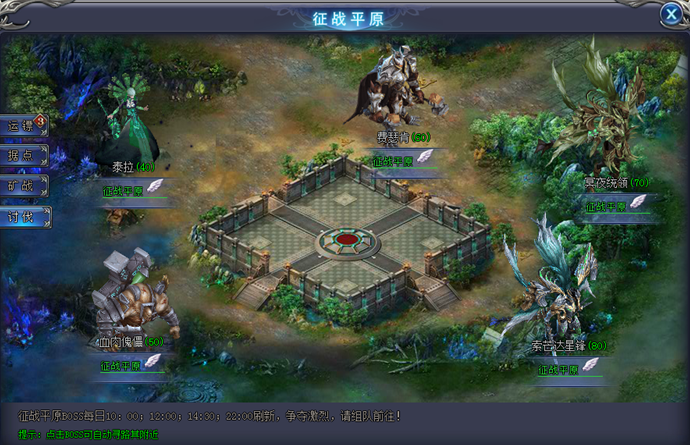
Task: Use the wing teleport icon for the level 60 boss
Action: pyautogui.click(x=426, y=157)
